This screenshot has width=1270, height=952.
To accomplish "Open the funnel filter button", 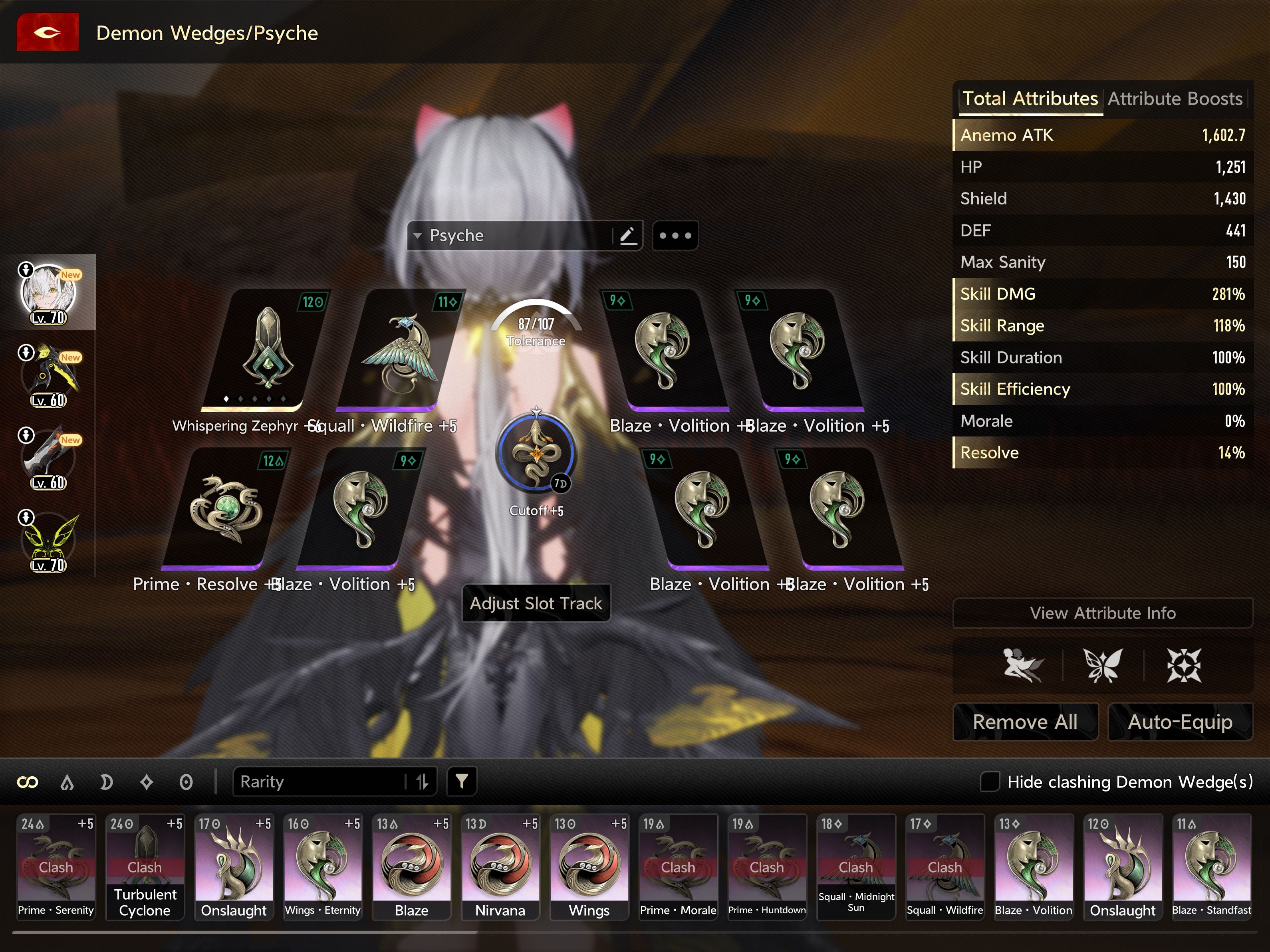I will [x=462, y=781].
